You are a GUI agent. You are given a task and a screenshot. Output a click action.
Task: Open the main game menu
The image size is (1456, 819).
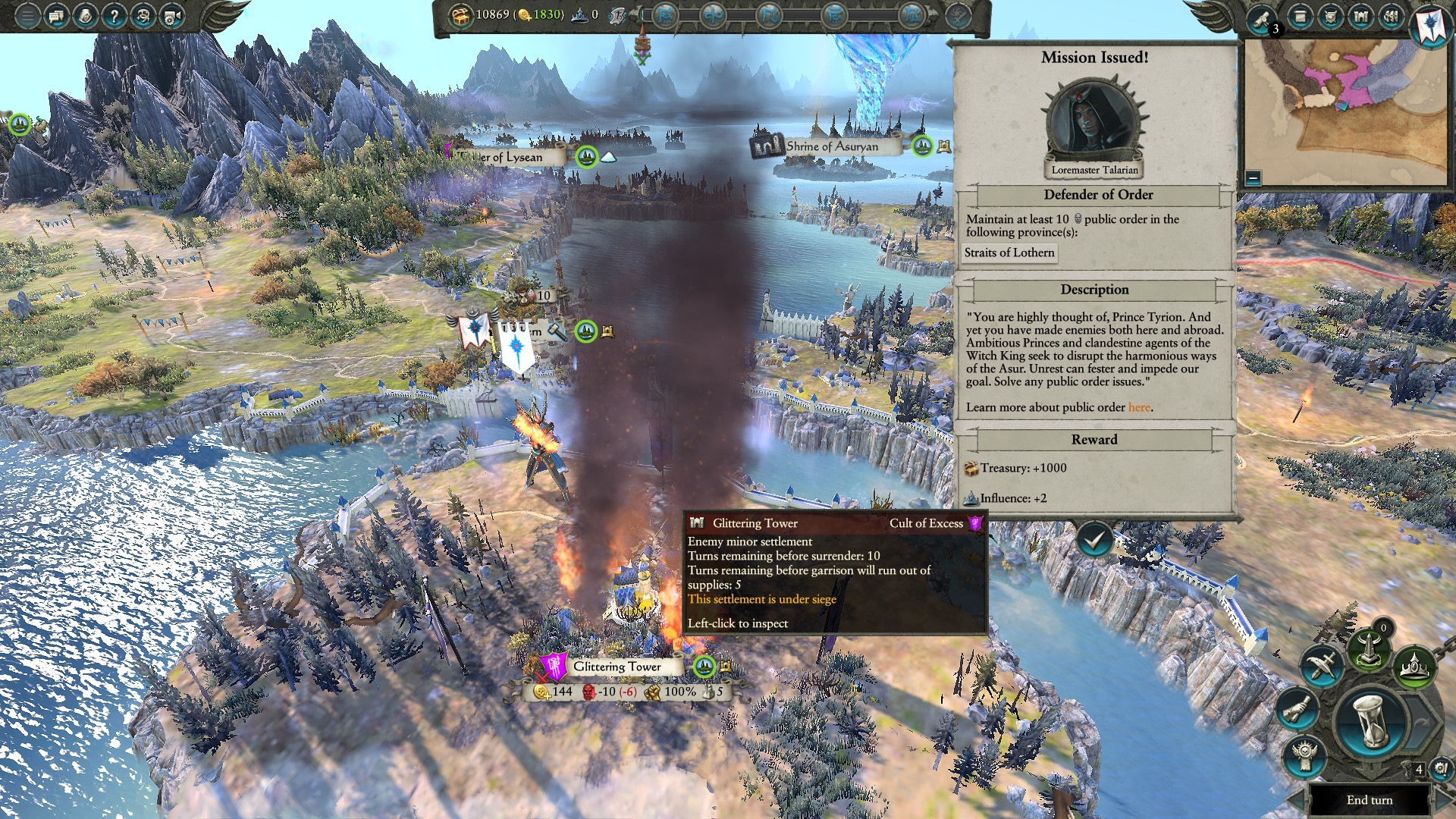coord(27,15)
